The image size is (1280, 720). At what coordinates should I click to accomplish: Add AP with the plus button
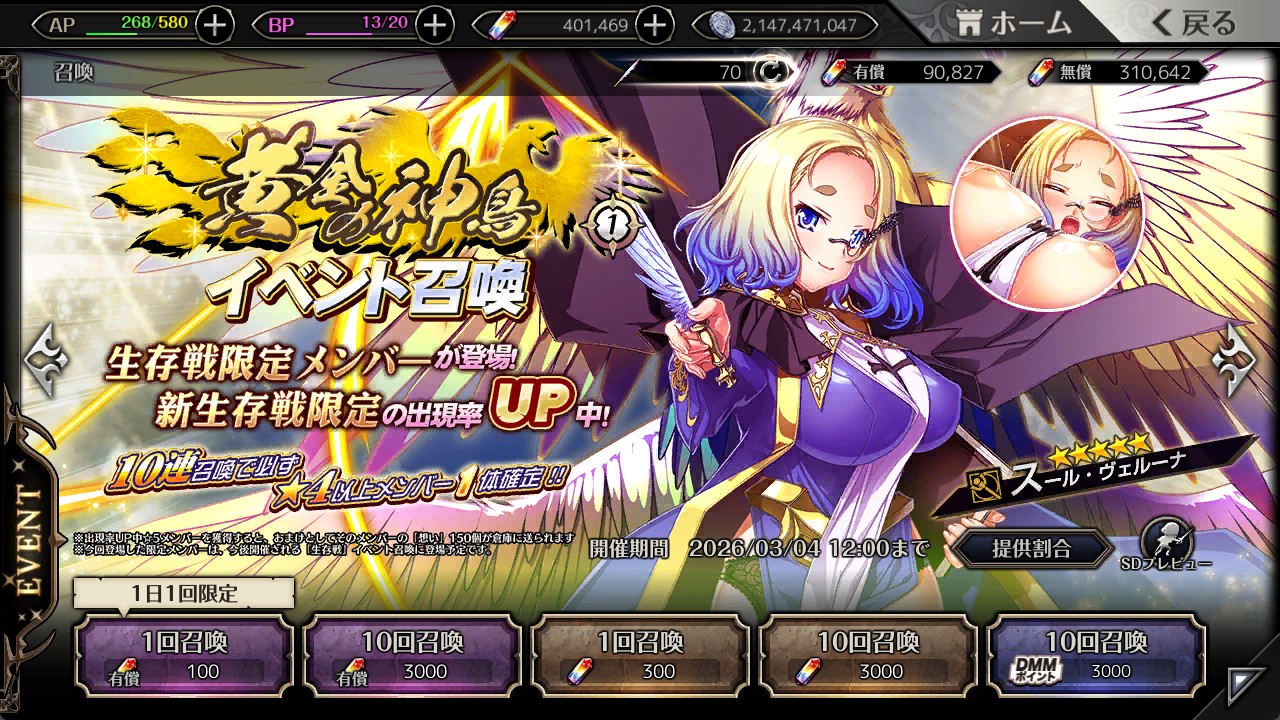click(x=215, y=25)
